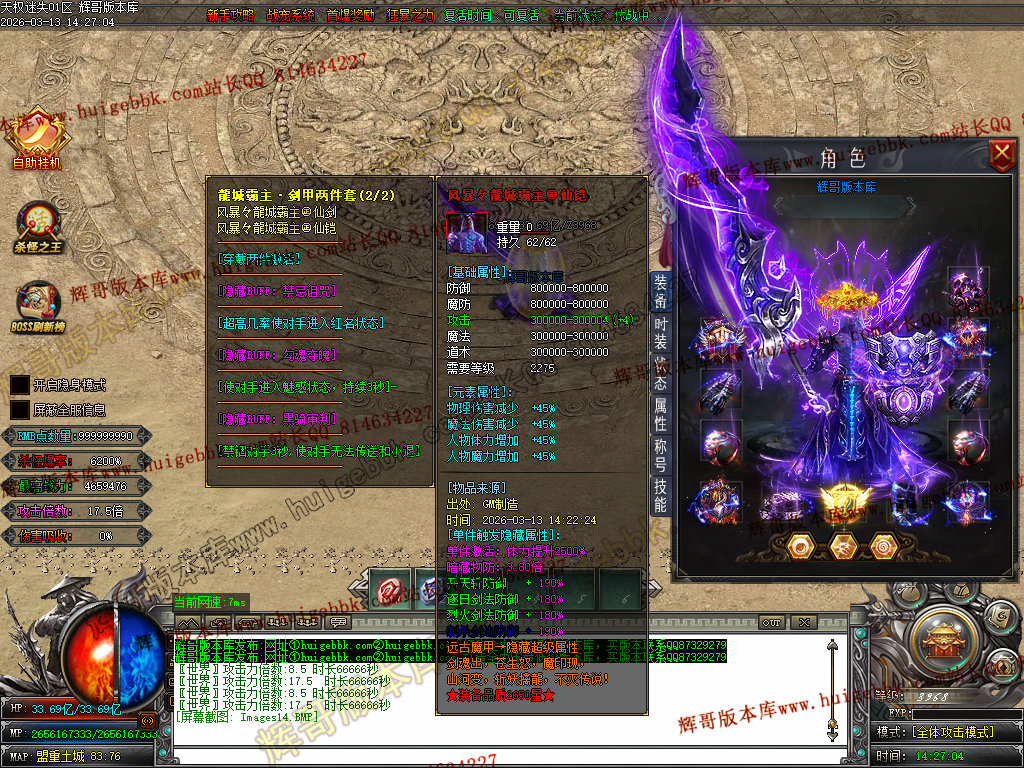The width and height of the screenshot is (1024, 768).
Task: Open the 杀怪之王 kill ranking icon
Action: [38, 228]
